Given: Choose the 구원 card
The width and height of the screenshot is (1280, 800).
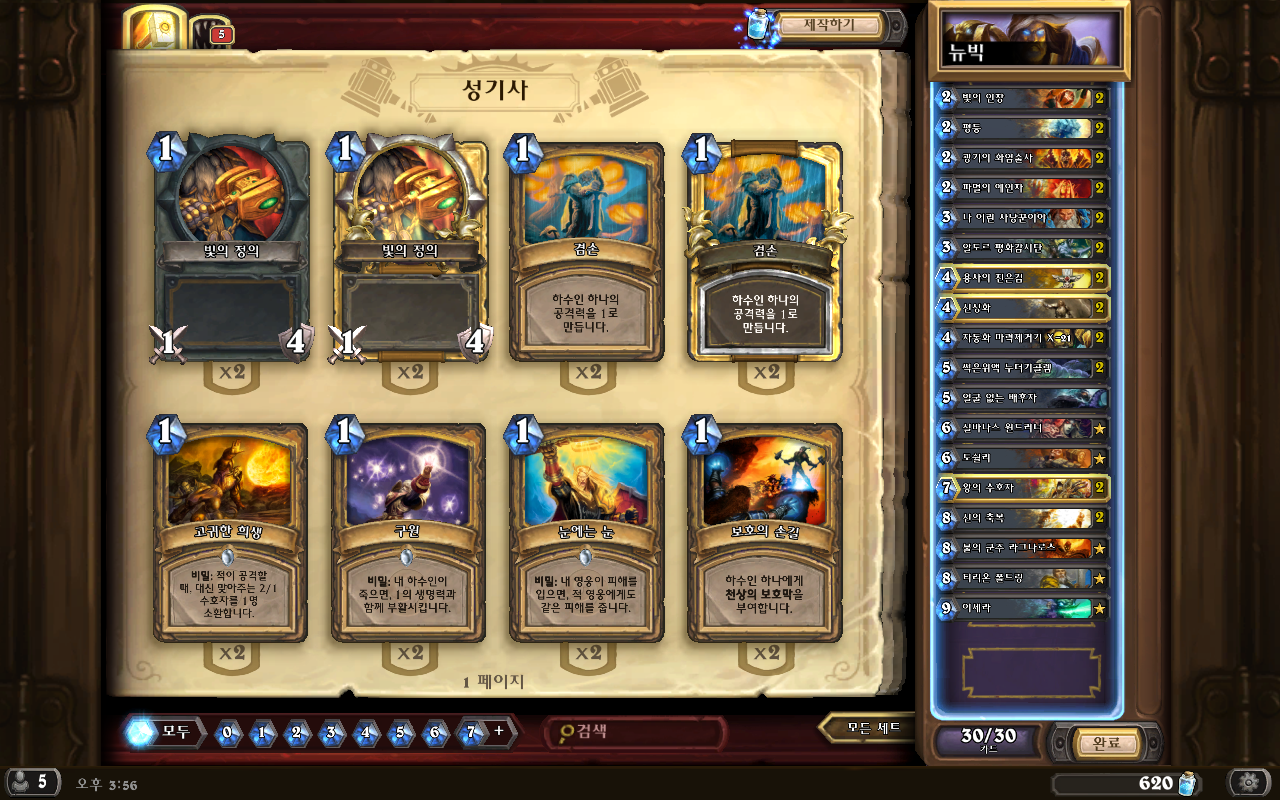Looking at the screenshot, I should pyautogui.click(x=409, y=532).
